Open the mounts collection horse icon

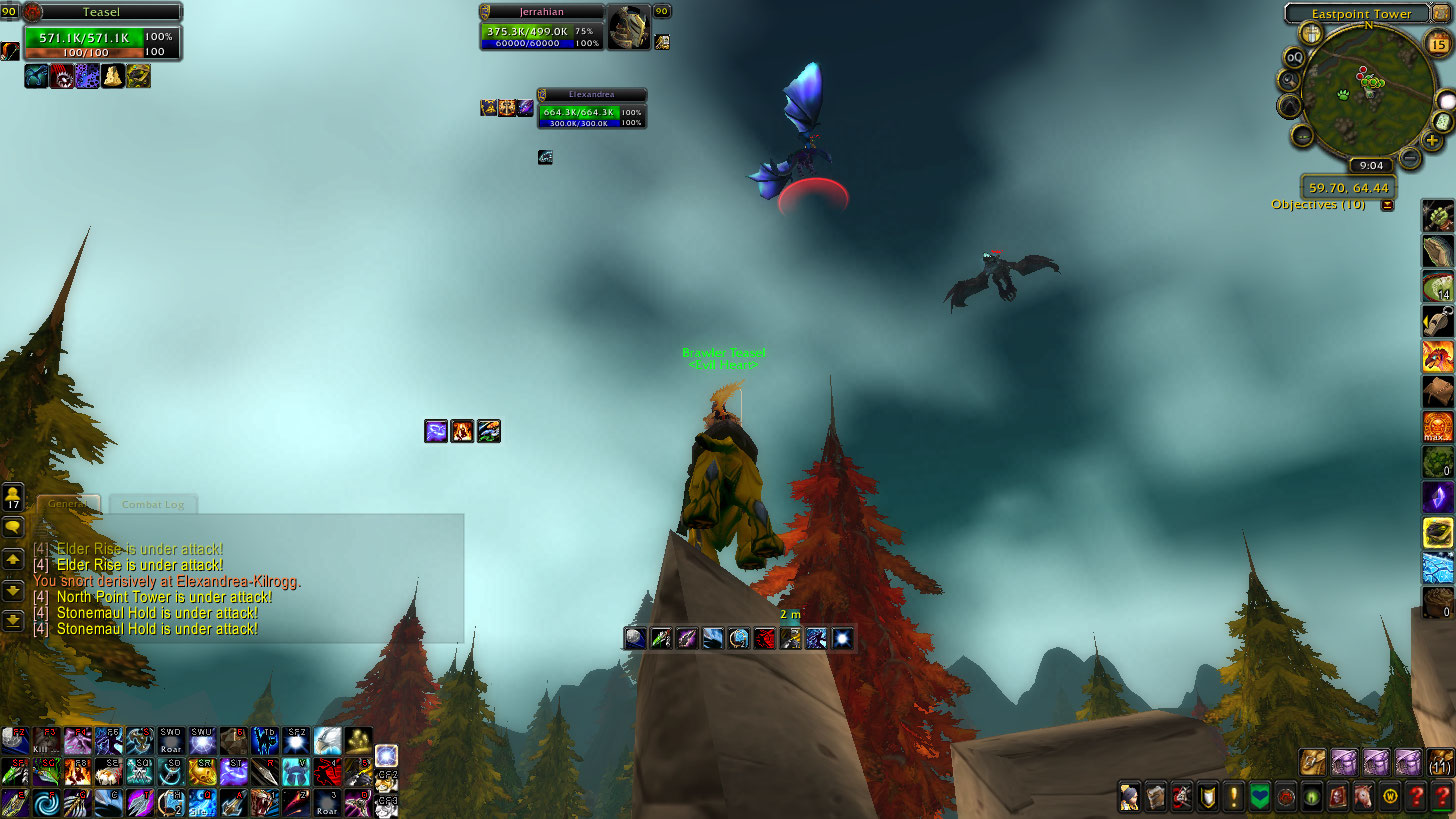[1363, 797]
